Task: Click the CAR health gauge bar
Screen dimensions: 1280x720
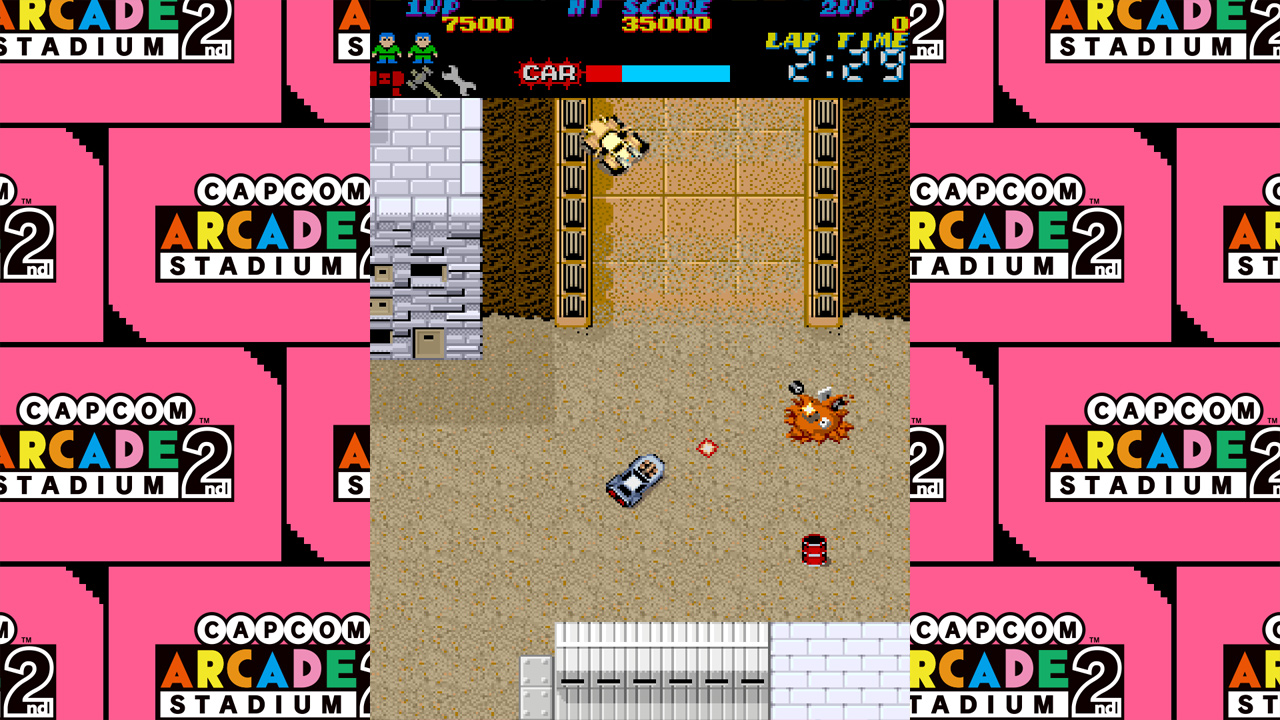Action: 660,71
